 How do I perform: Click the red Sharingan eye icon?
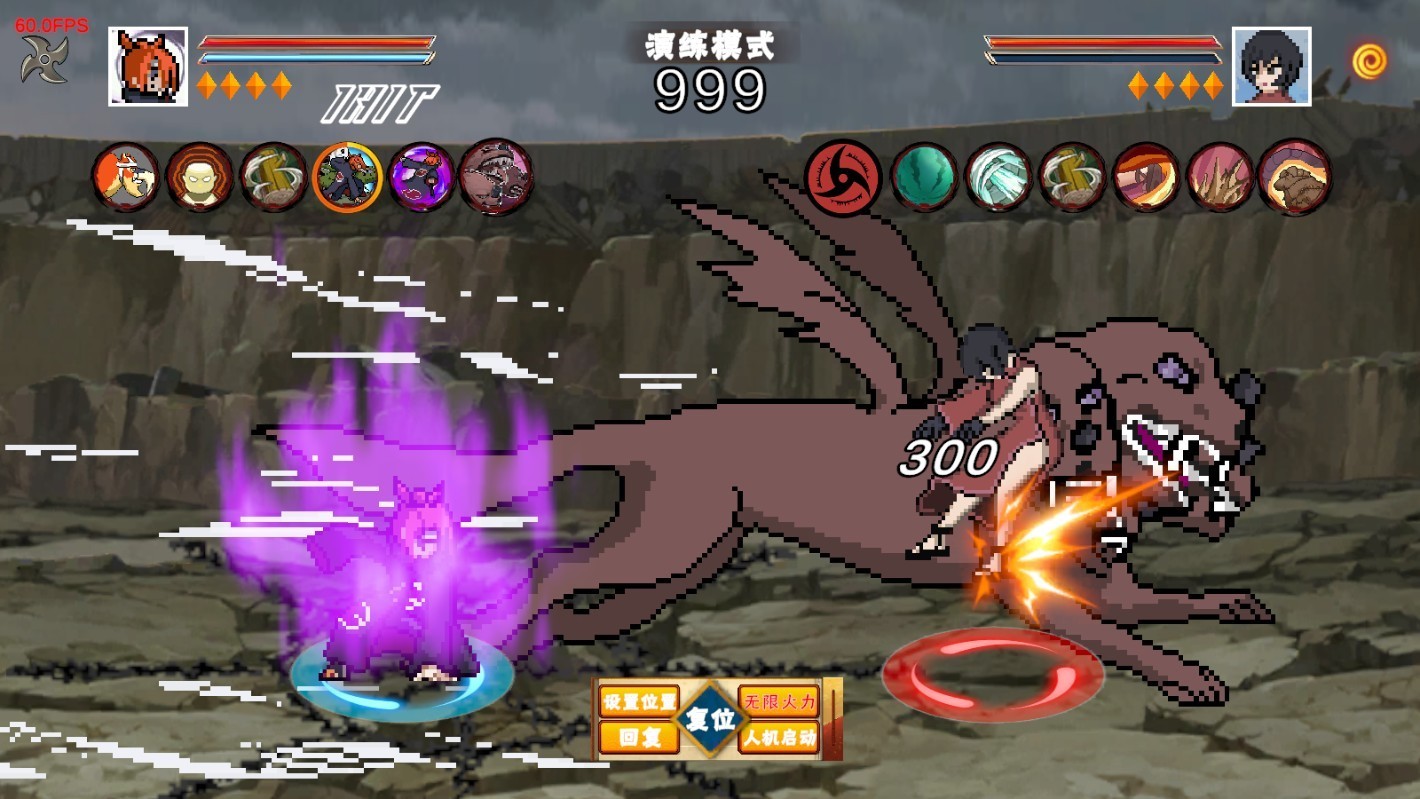pos(843,177)
